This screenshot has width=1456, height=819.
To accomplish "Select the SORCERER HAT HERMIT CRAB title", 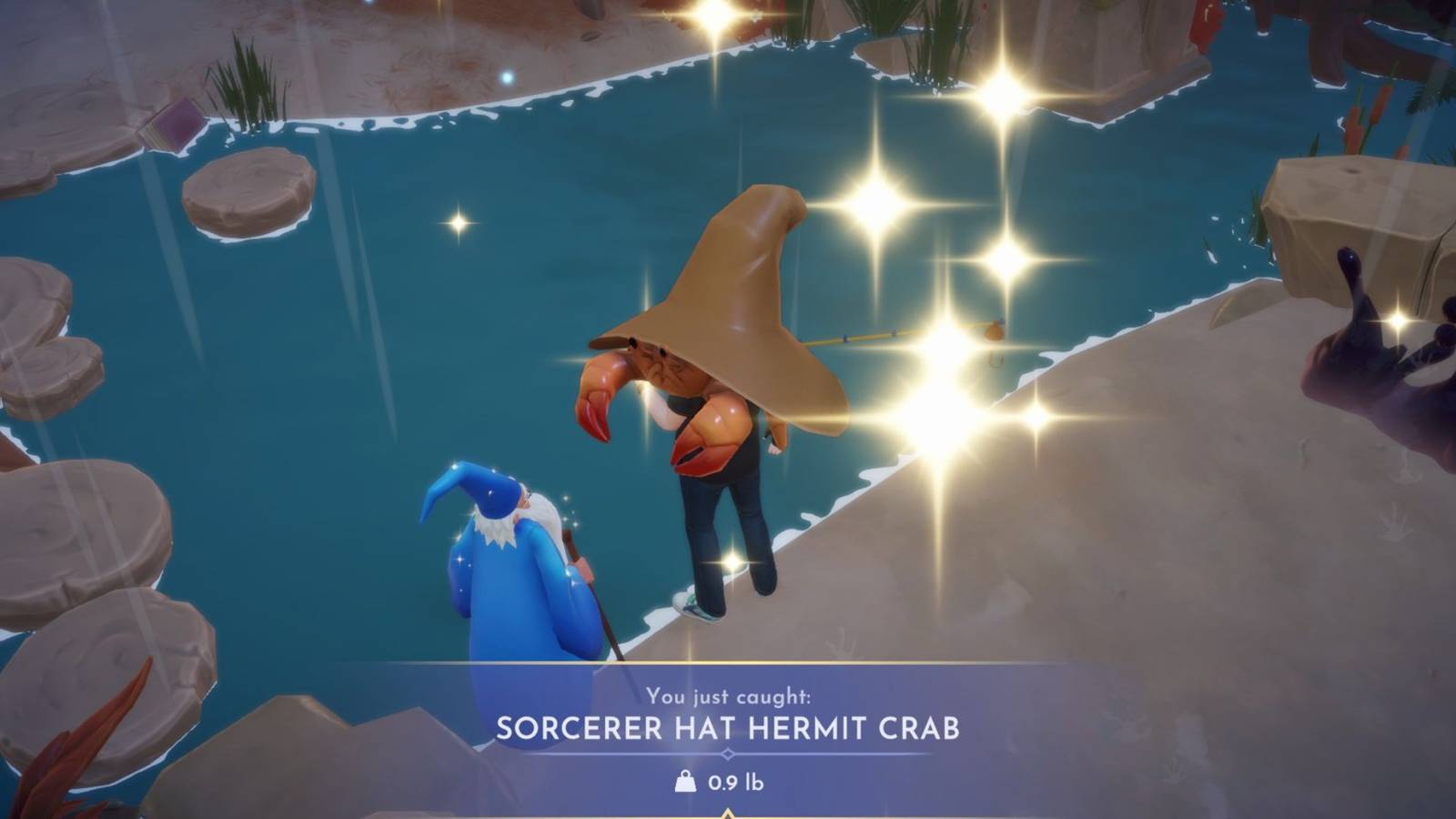I will coord(728,726).
